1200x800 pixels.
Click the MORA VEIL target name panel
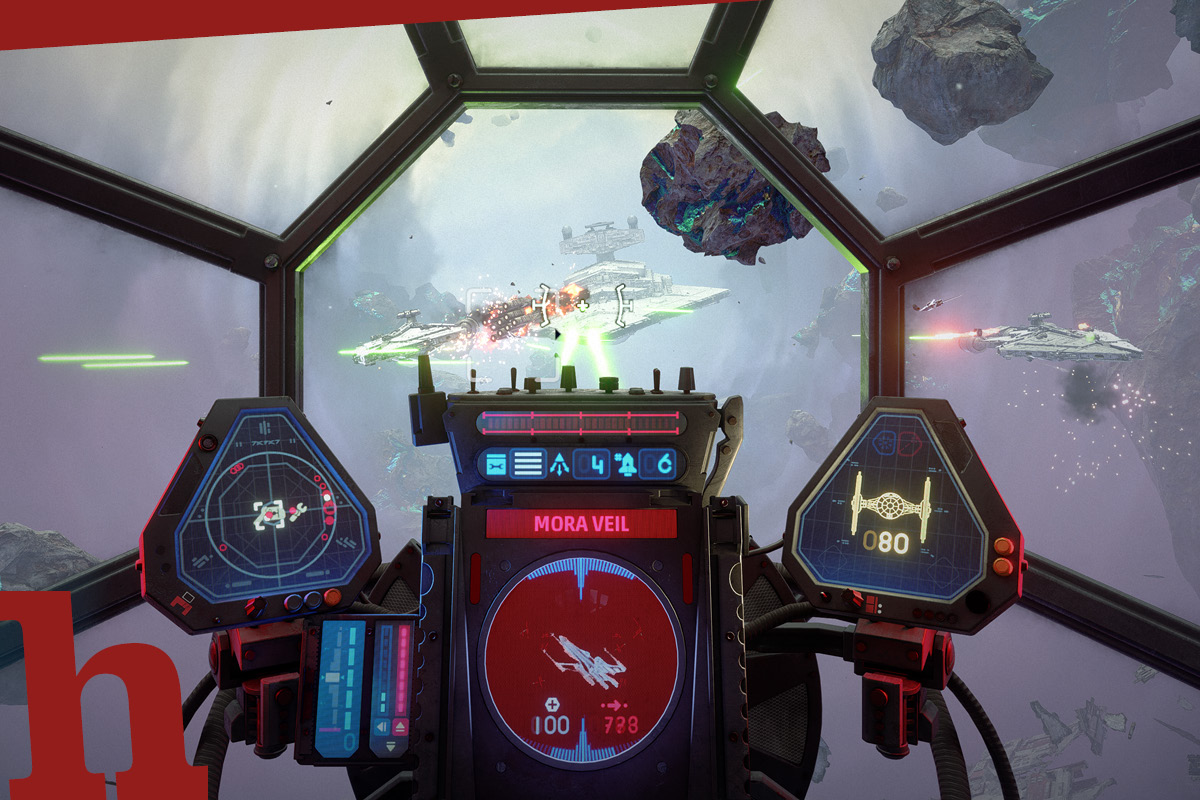[x=581, y=524]
